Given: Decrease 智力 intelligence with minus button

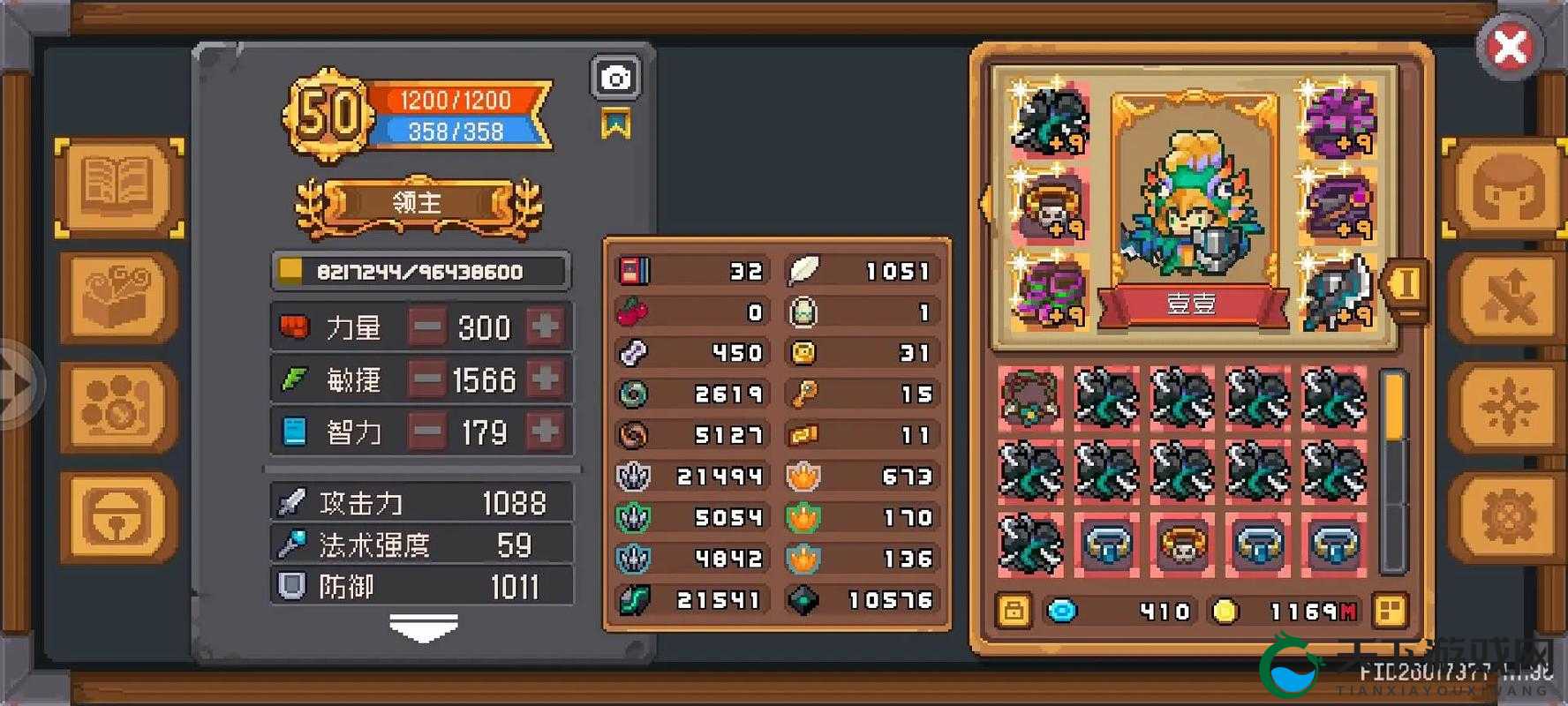Looking at the screenshot, I should coord(428,432).
